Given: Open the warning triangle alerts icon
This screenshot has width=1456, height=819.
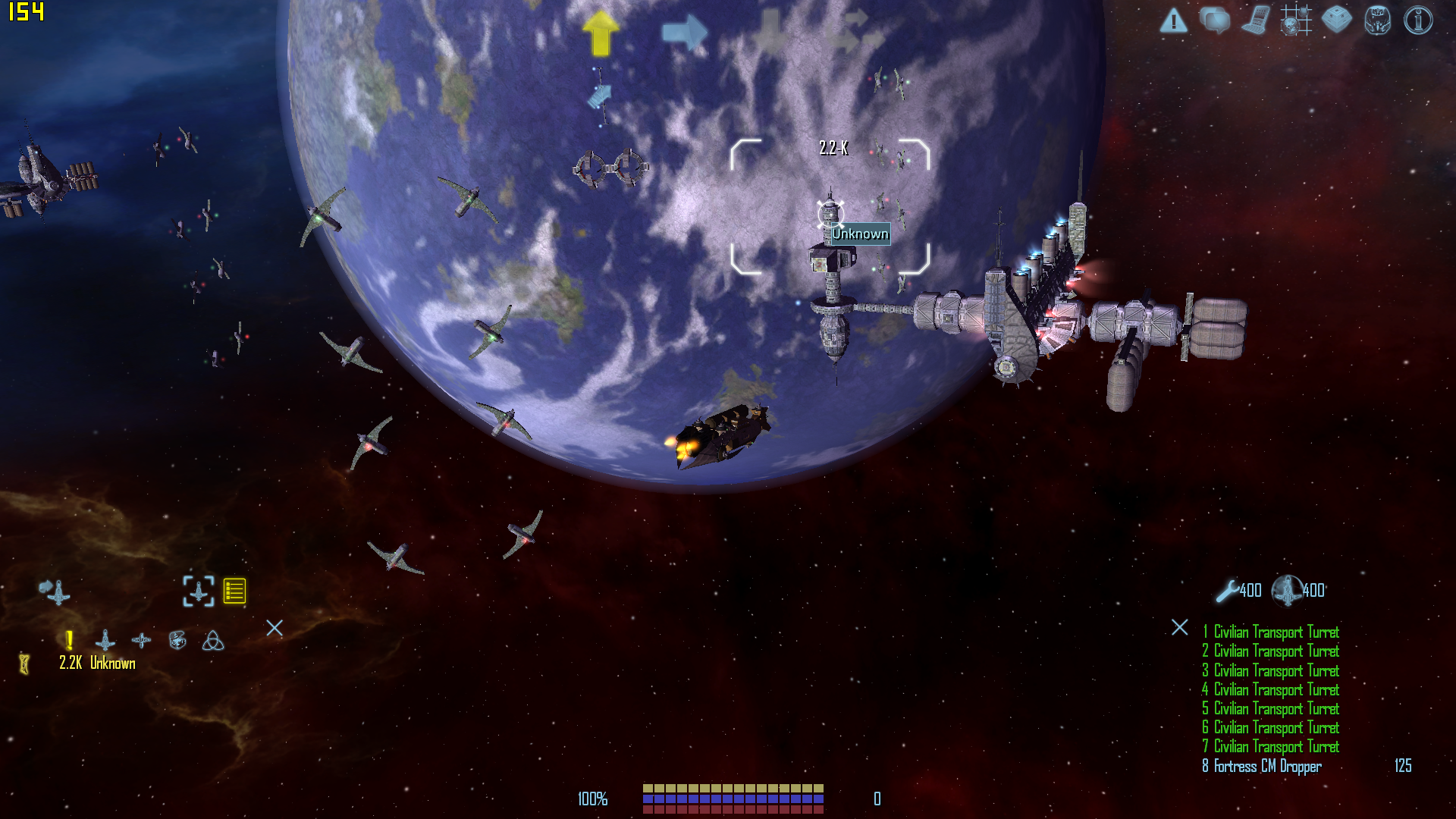Looking at the screenshot, I should 1173,20.
